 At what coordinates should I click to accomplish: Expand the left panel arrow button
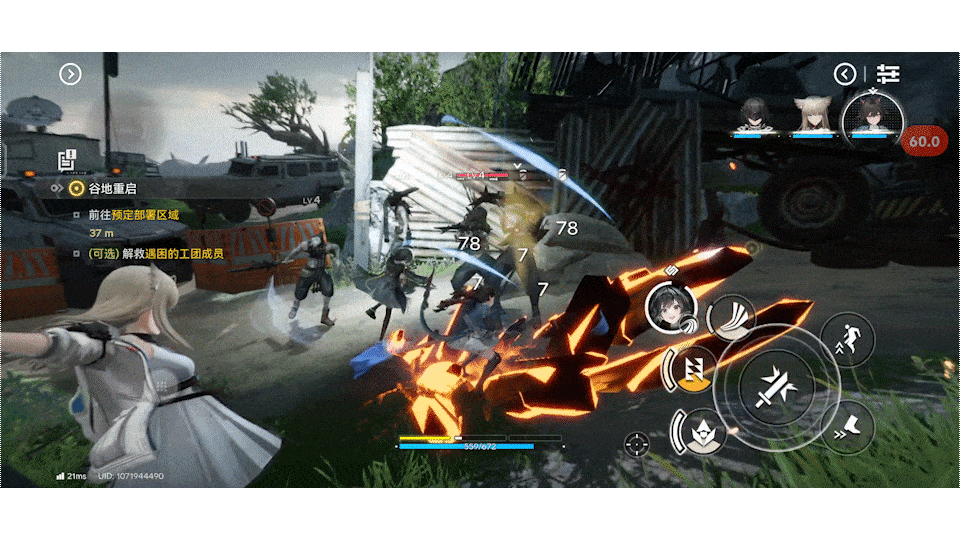(70, 74)
